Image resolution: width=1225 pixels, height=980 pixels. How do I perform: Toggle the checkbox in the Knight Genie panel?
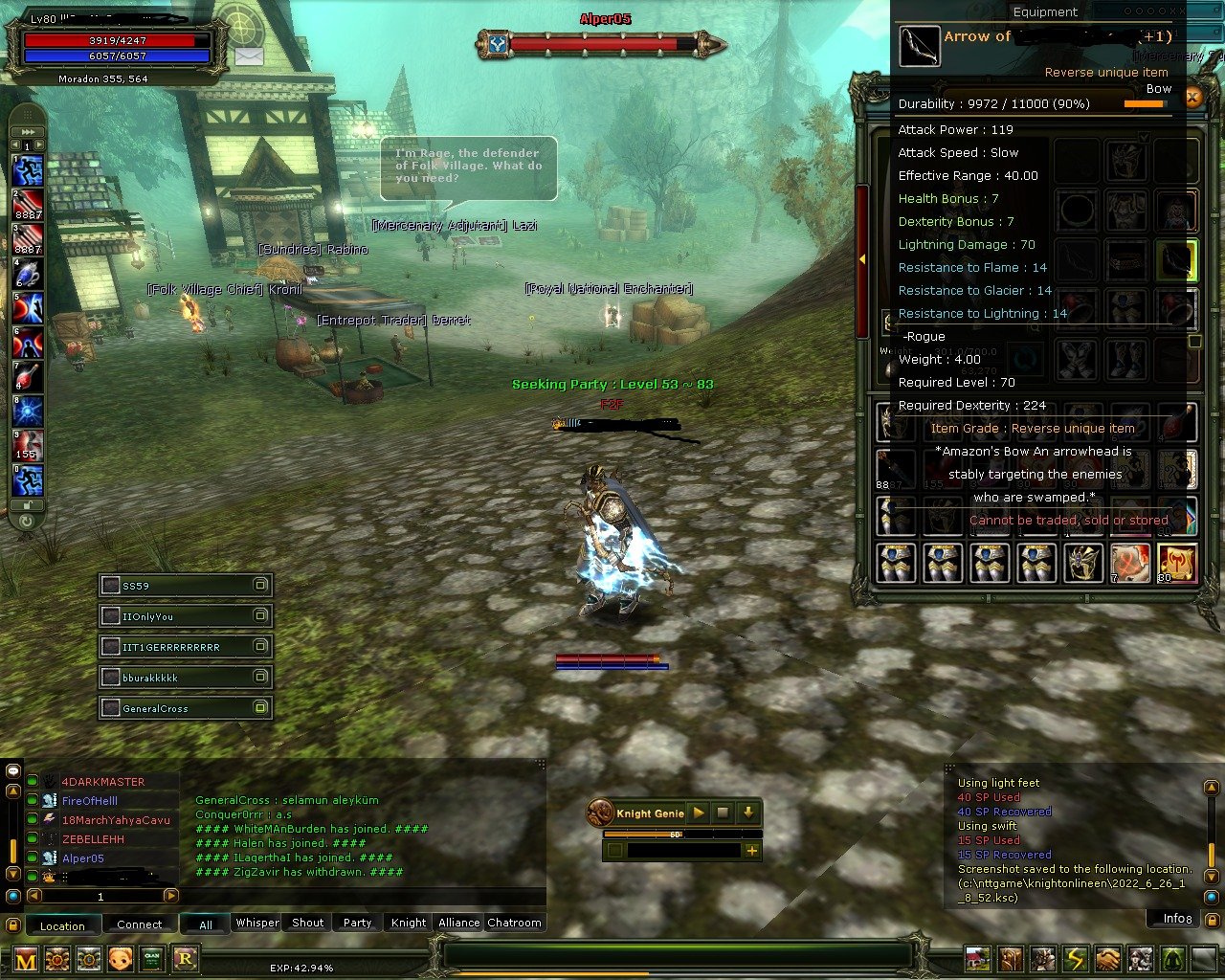click(615, 850)
